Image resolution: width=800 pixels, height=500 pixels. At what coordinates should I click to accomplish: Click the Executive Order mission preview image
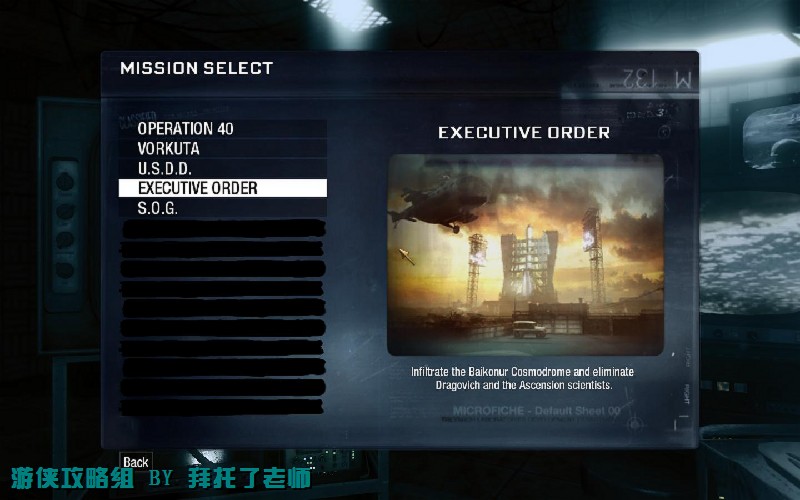(525, 254)
